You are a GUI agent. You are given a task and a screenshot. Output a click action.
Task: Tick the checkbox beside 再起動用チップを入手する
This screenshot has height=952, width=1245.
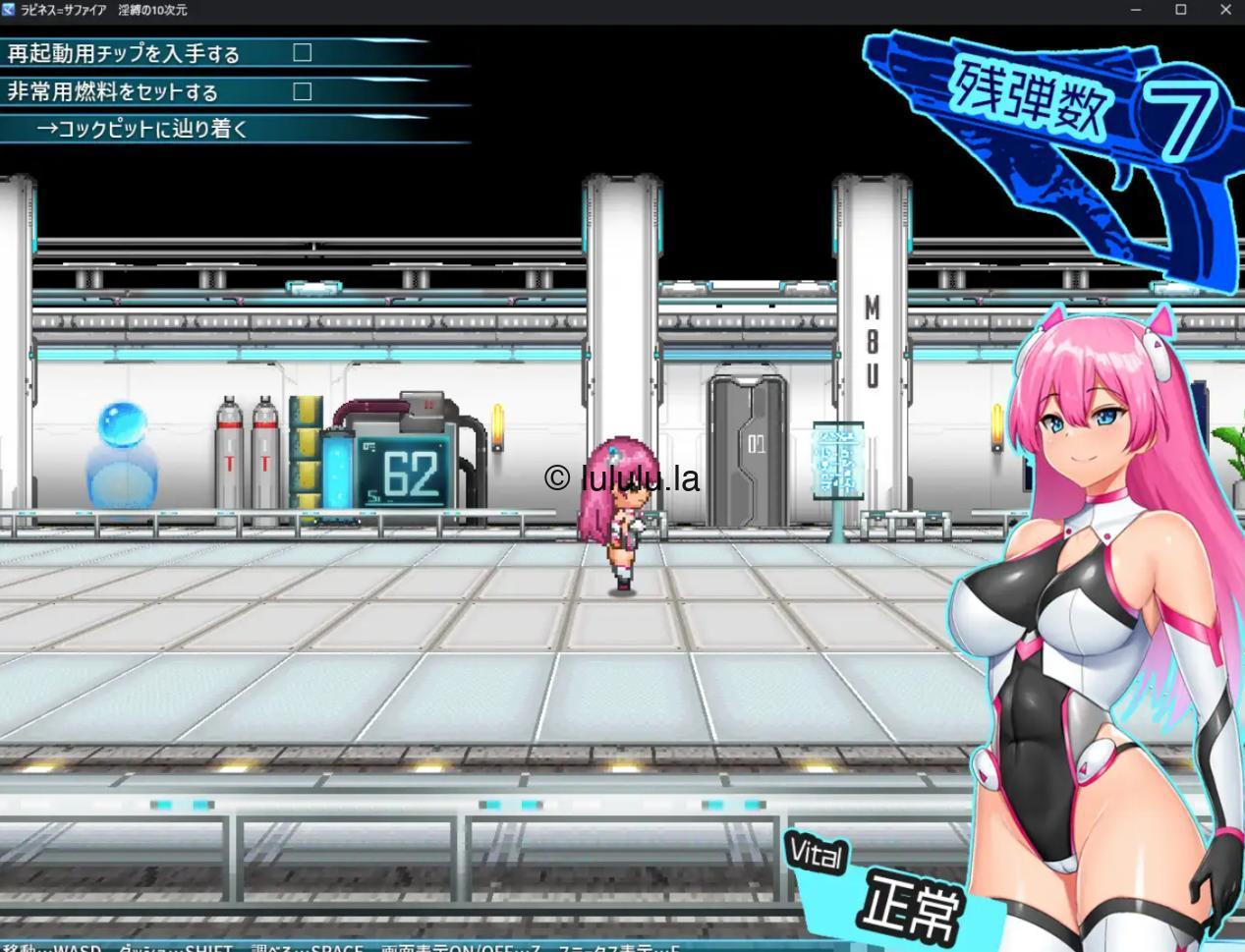[x=303, y=53]
